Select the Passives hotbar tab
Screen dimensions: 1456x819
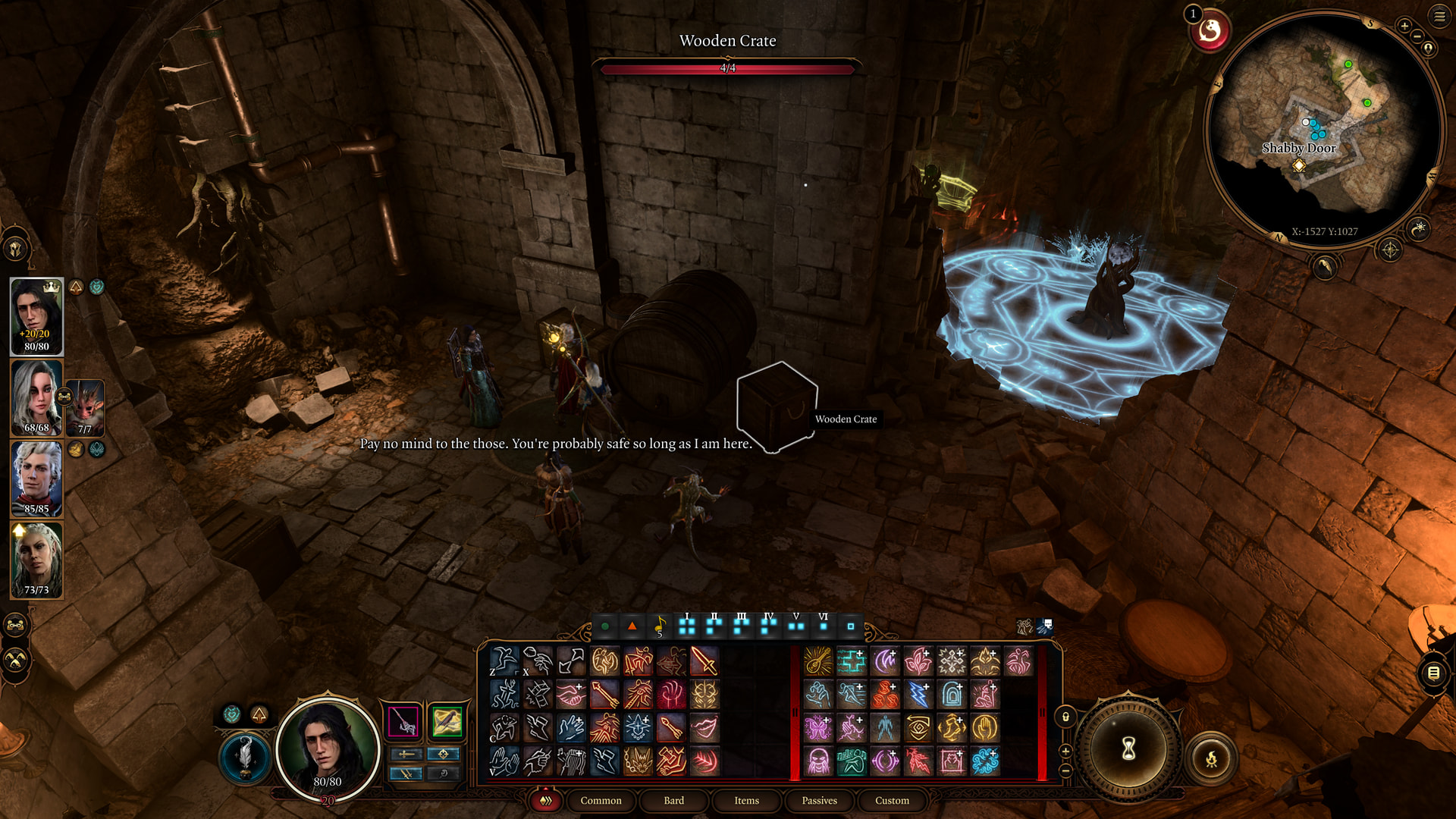point(819,801)
